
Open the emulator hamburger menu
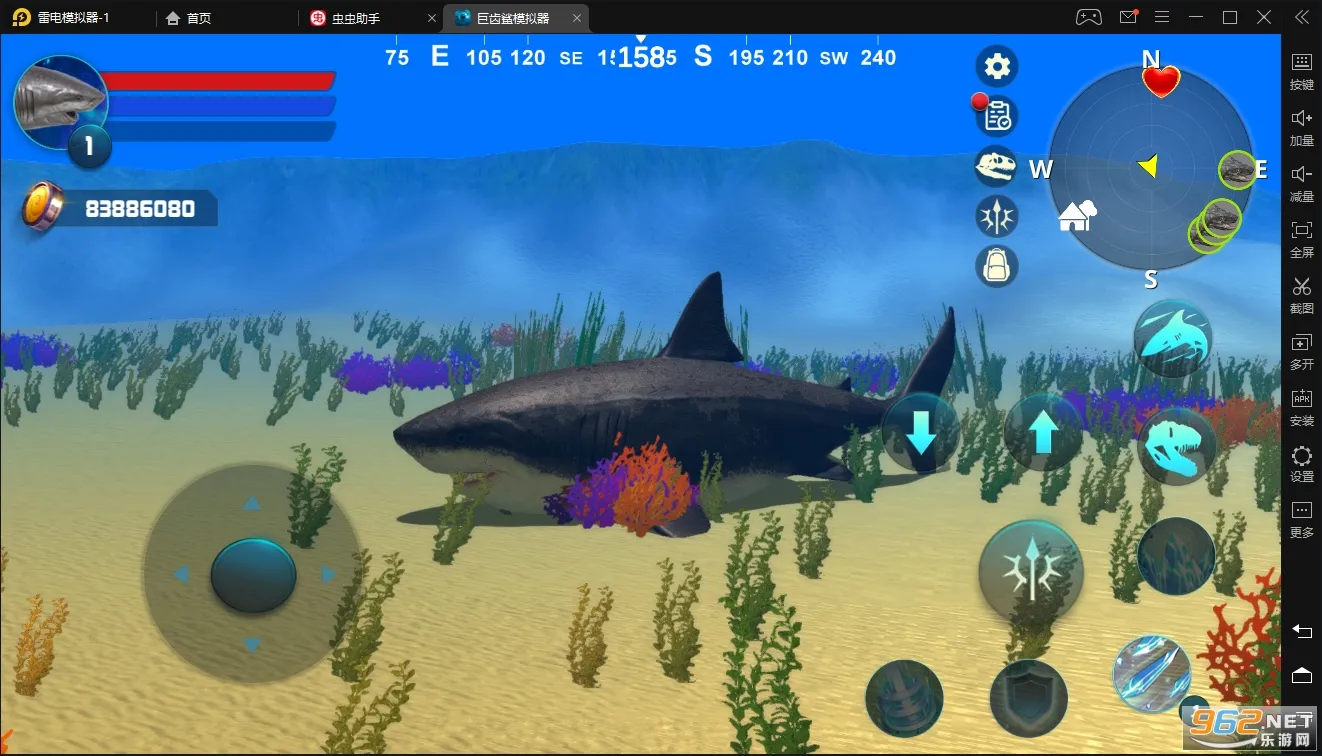tap(1161, 17)
